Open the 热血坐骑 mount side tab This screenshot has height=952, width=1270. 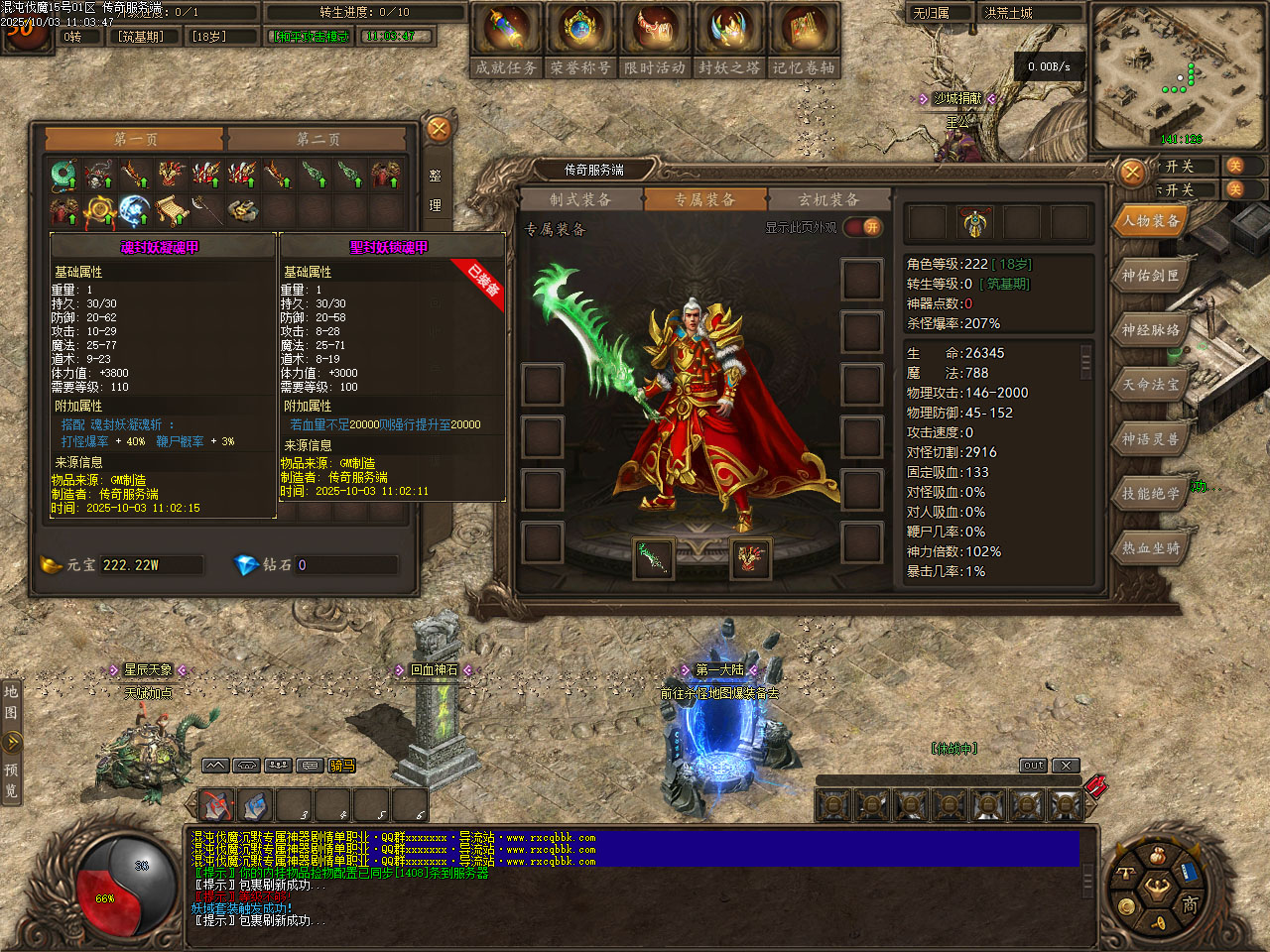point(1151,547)
